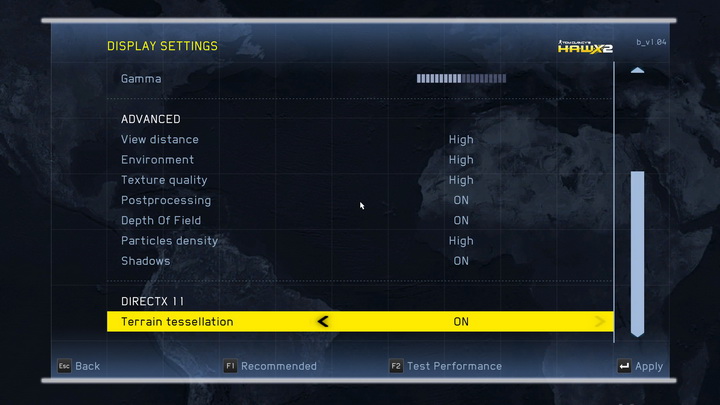Run the Test Performance benchmark
The image size is (720, 405).
coord(445,366)
